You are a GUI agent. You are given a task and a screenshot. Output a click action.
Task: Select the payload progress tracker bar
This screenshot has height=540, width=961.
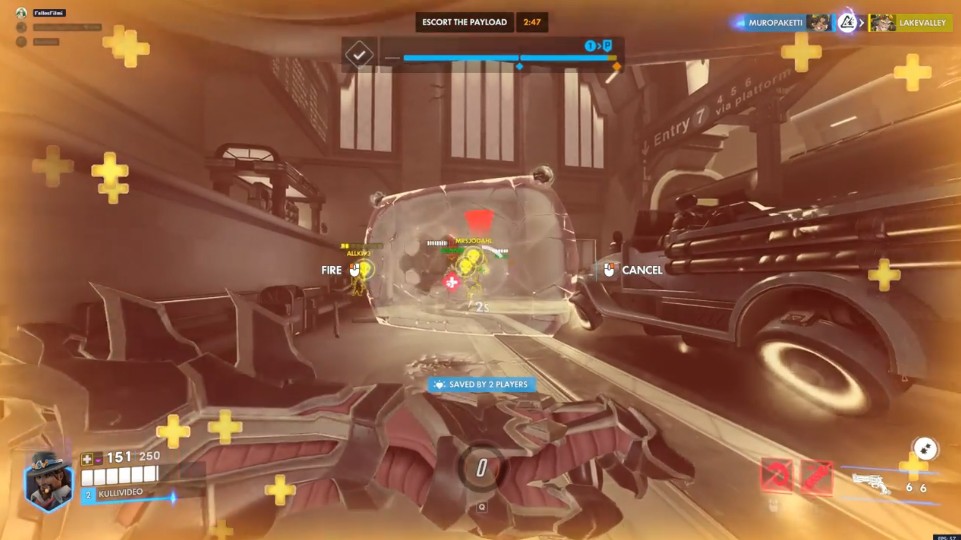tap(502, 58)
